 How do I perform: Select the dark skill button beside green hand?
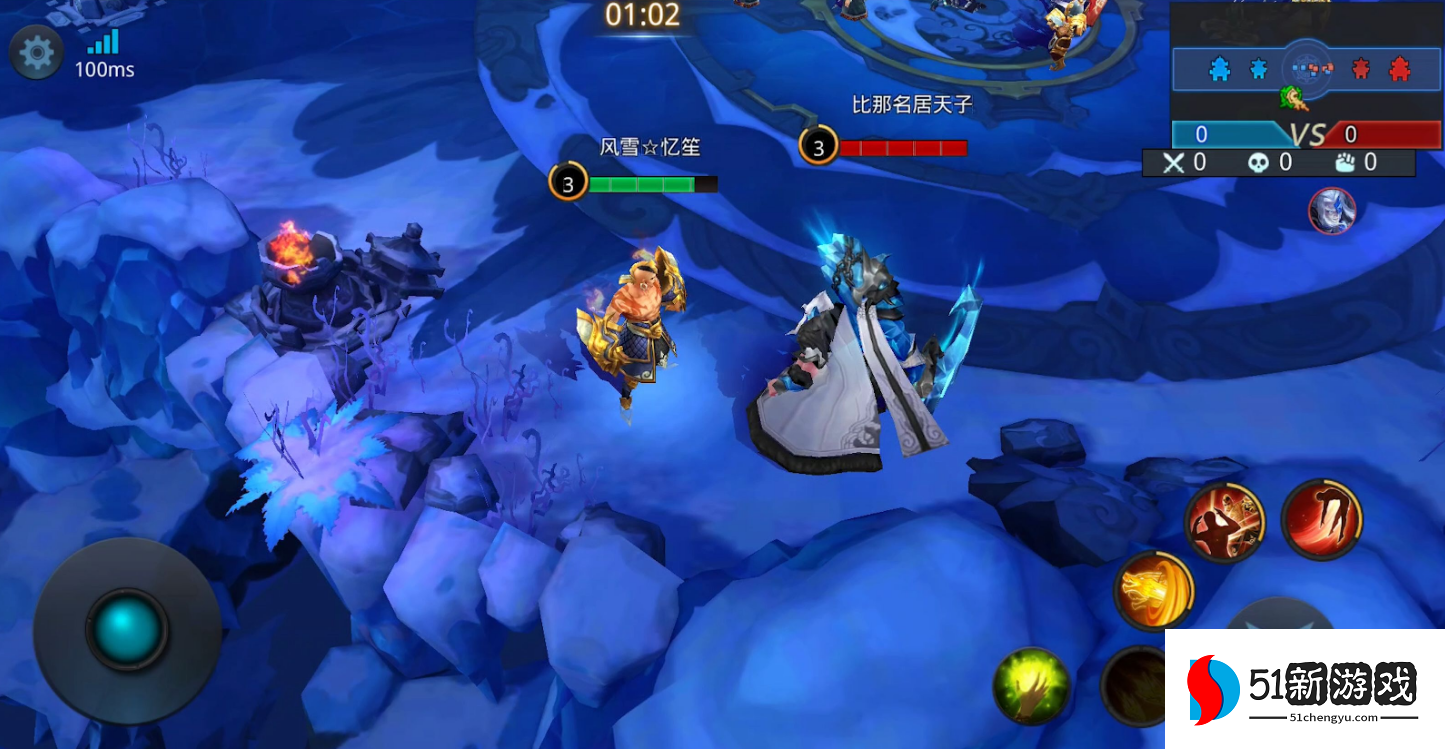coord(1134,686)
